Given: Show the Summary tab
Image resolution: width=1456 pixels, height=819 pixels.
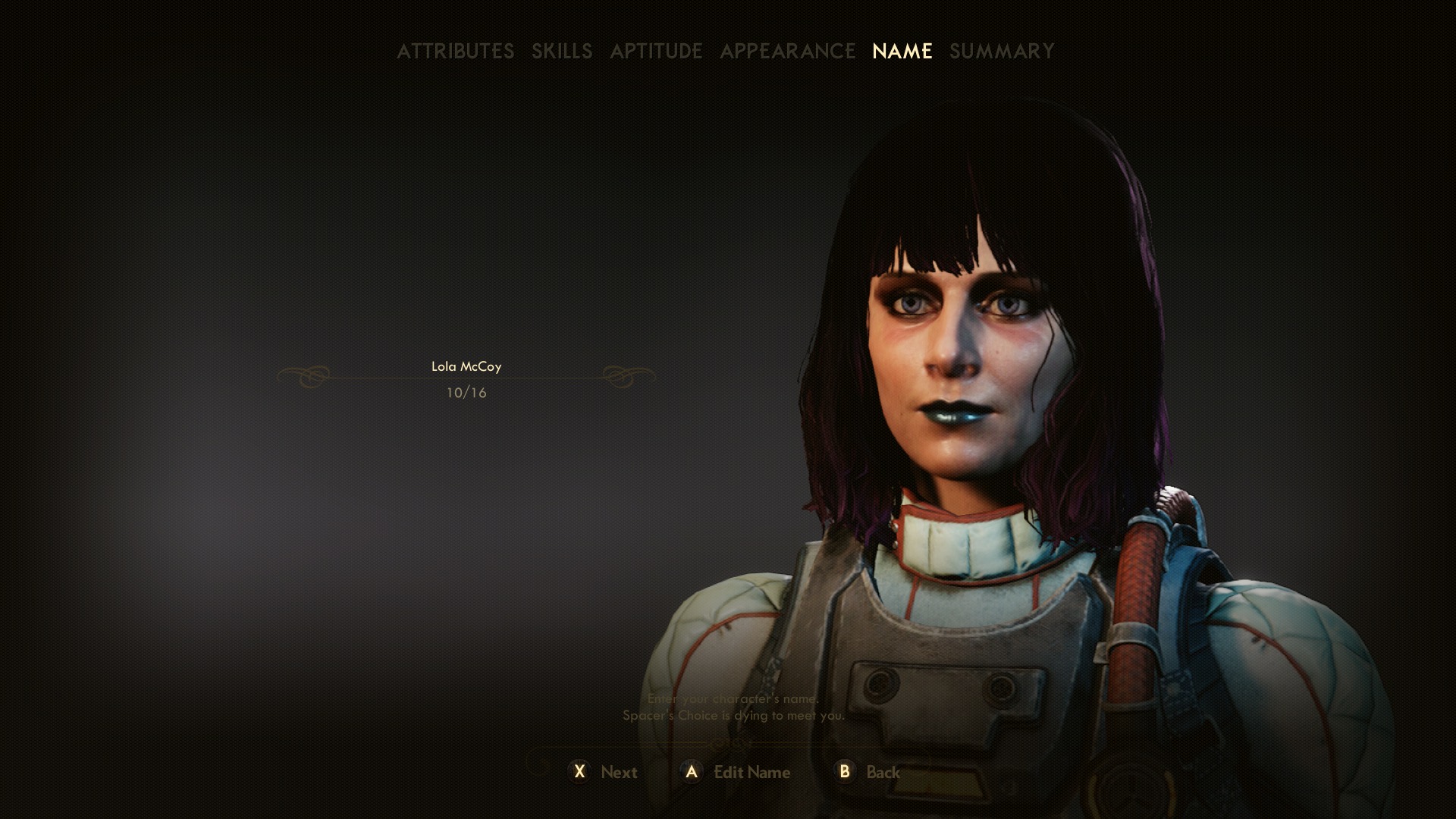Looking at the screenshot, I should tap(1002, 51).
